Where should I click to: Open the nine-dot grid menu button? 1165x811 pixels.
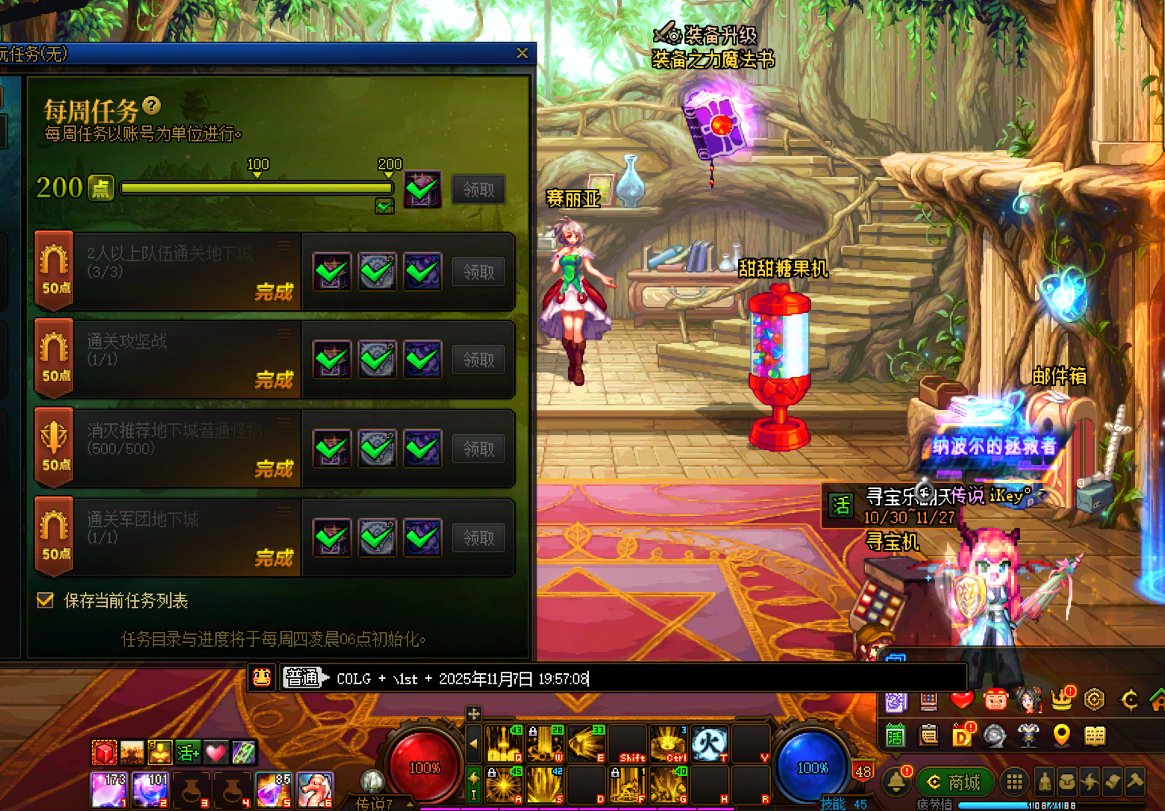coord(1014,782)
